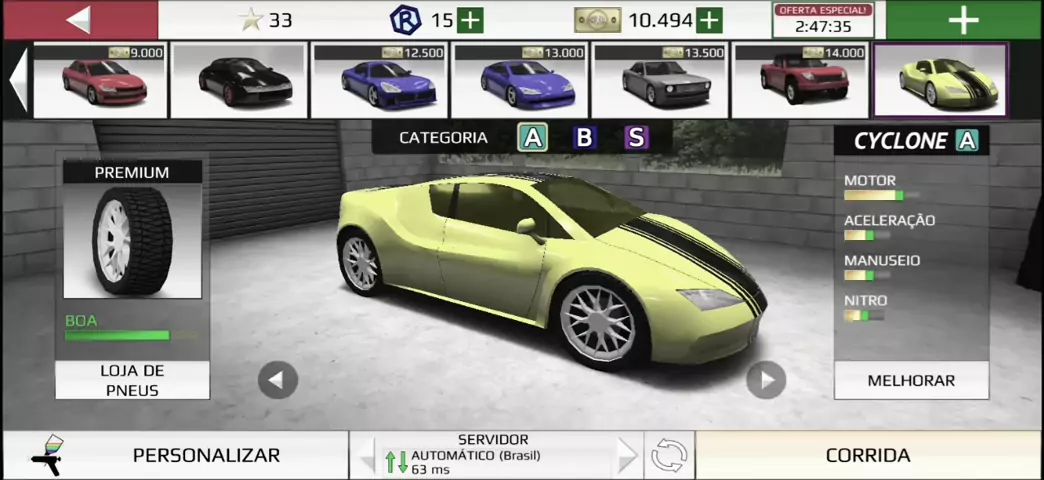1044x480 pixels.
Task: Click the large green plus button
Action: [x=963, y=20]
